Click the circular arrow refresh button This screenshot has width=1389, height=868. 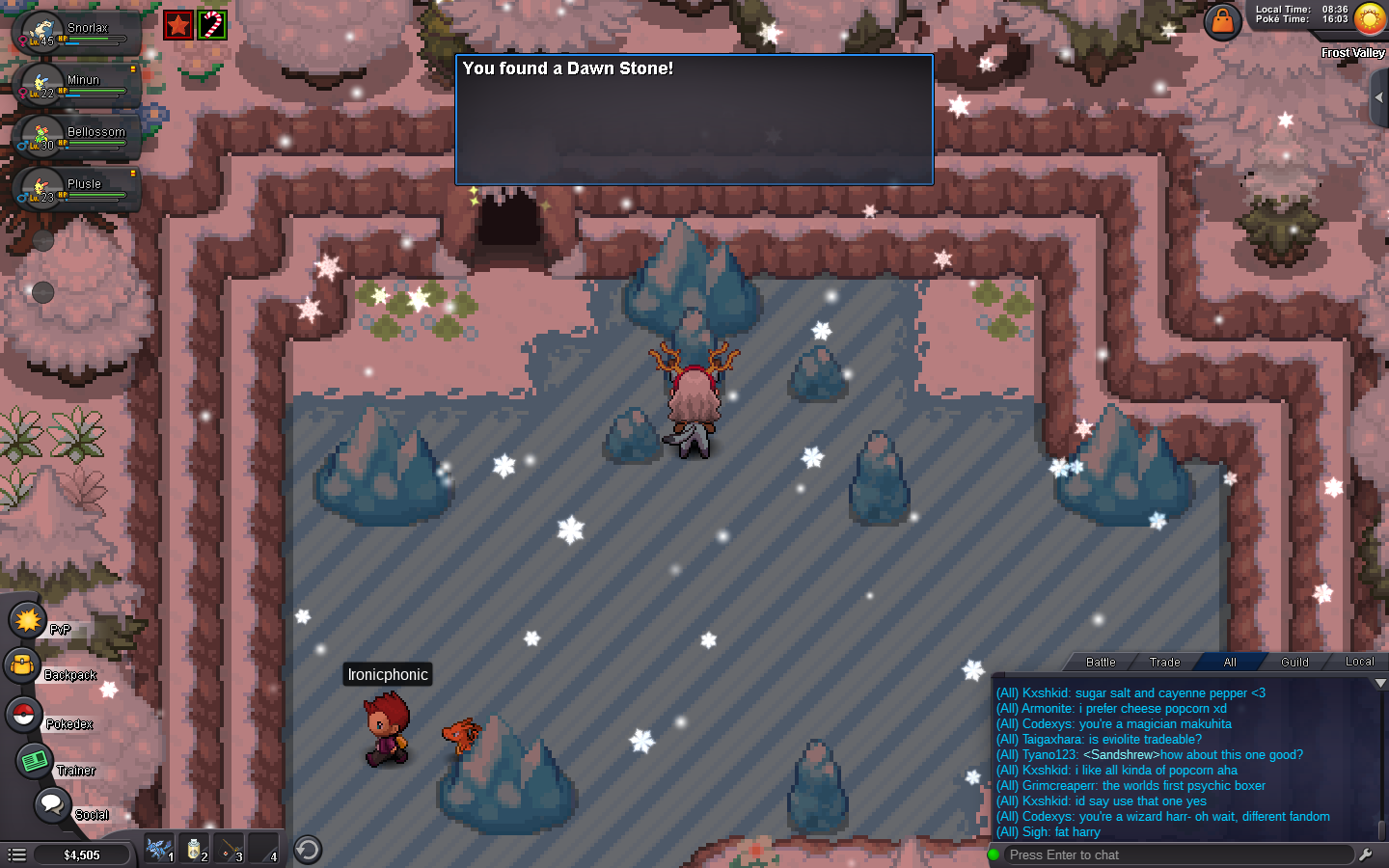(x=307, y=850)
